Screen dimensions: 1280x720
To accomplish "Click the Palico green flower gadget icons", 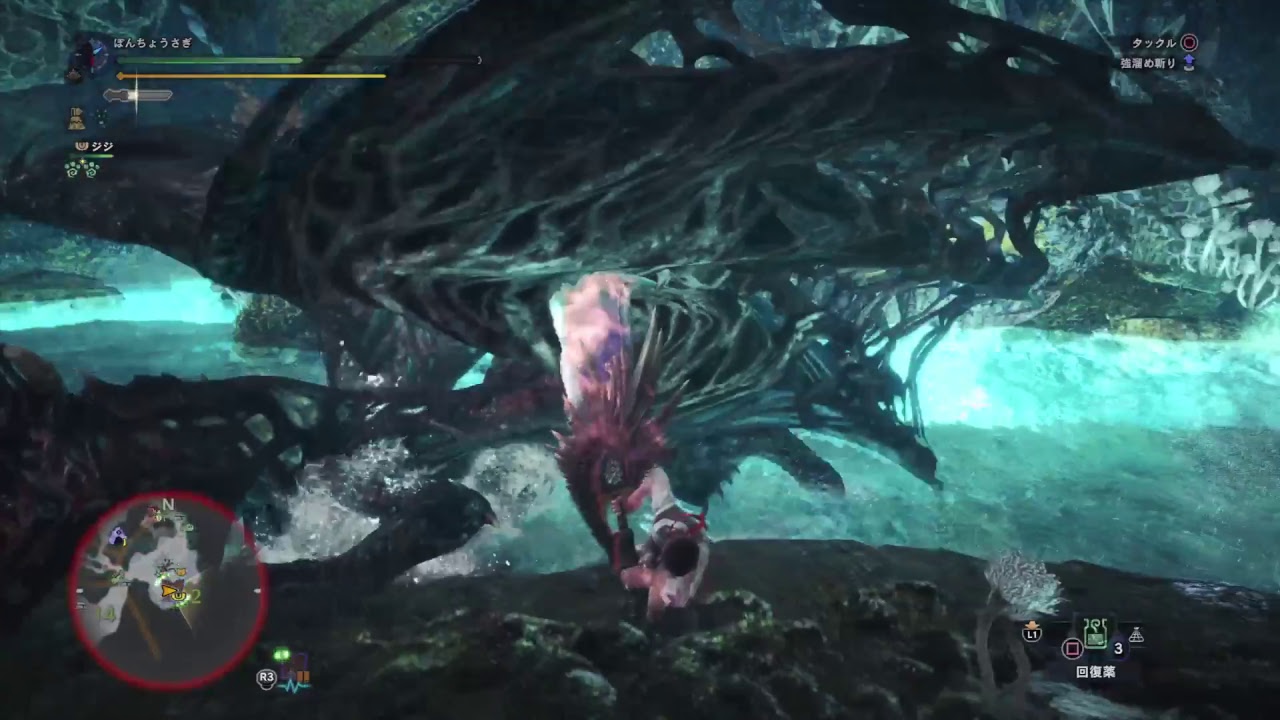I will tap(81, 169).
